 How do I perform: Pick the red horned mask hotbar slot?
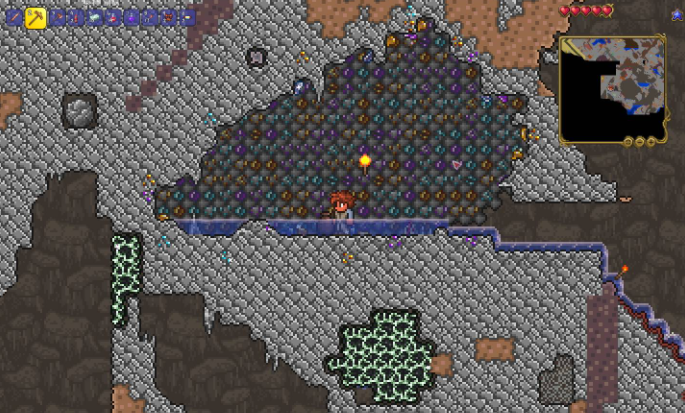pyautogui.click(x=168, y=18)
